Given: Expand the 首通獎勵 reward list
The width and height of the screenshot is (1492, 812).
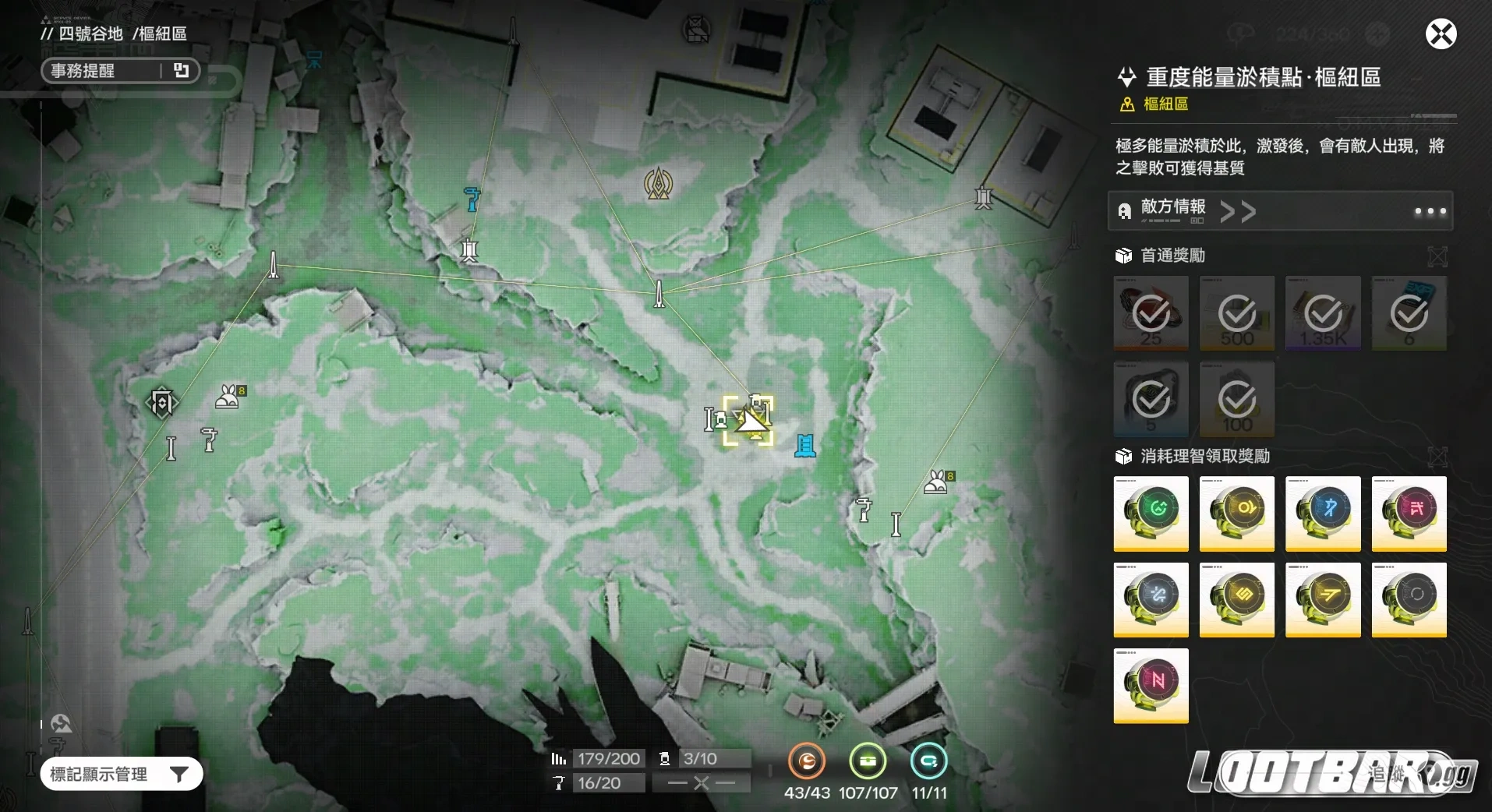Looking at the screenshot, I should 1437,256.
